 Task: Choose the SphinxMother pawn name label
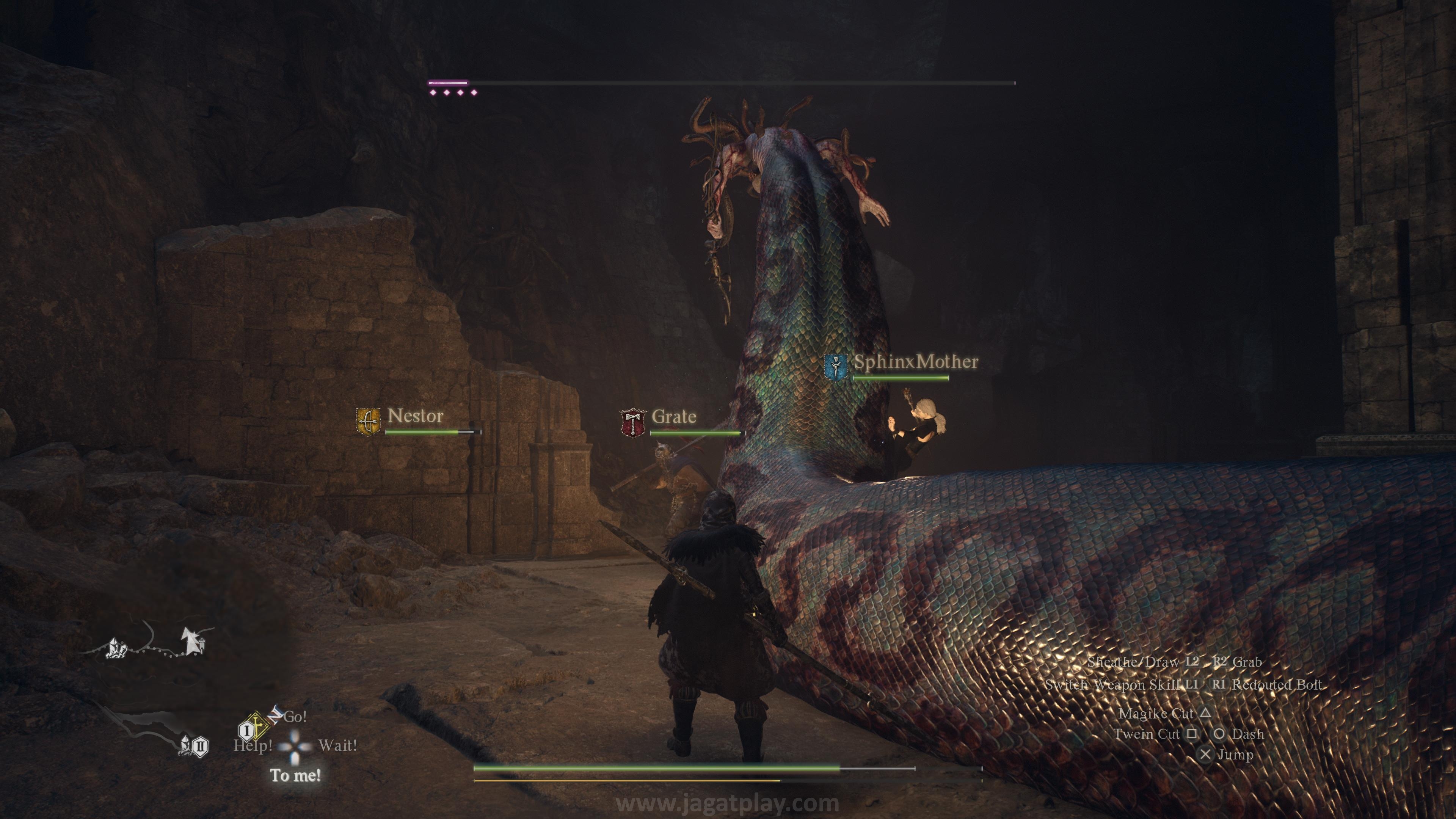pyautogui.click(x=916, y=362)
